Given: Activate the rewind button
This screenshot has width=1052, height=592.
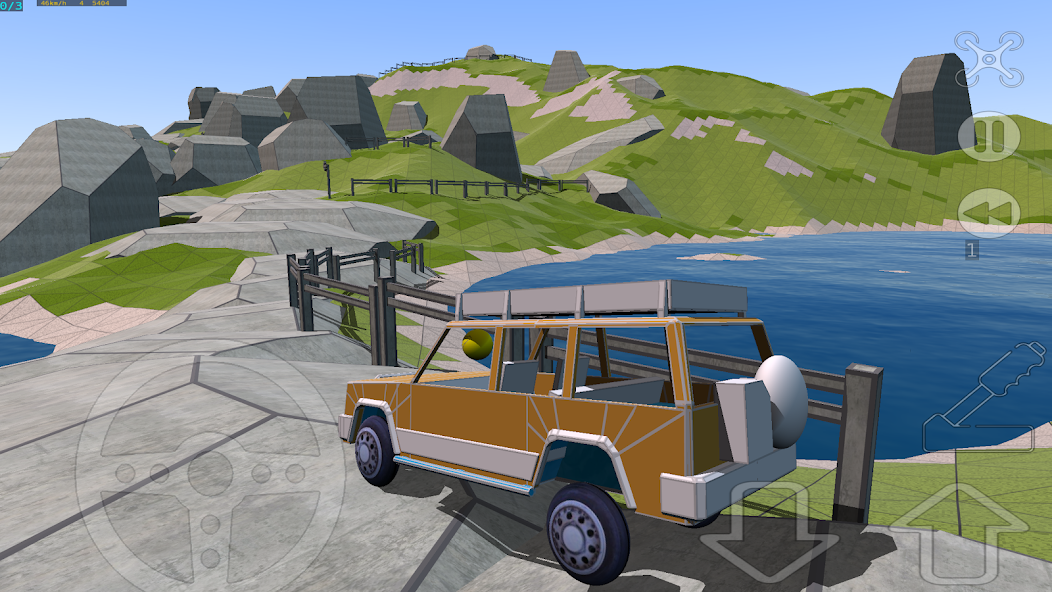Looking at the screenshot, I should 988,213.
